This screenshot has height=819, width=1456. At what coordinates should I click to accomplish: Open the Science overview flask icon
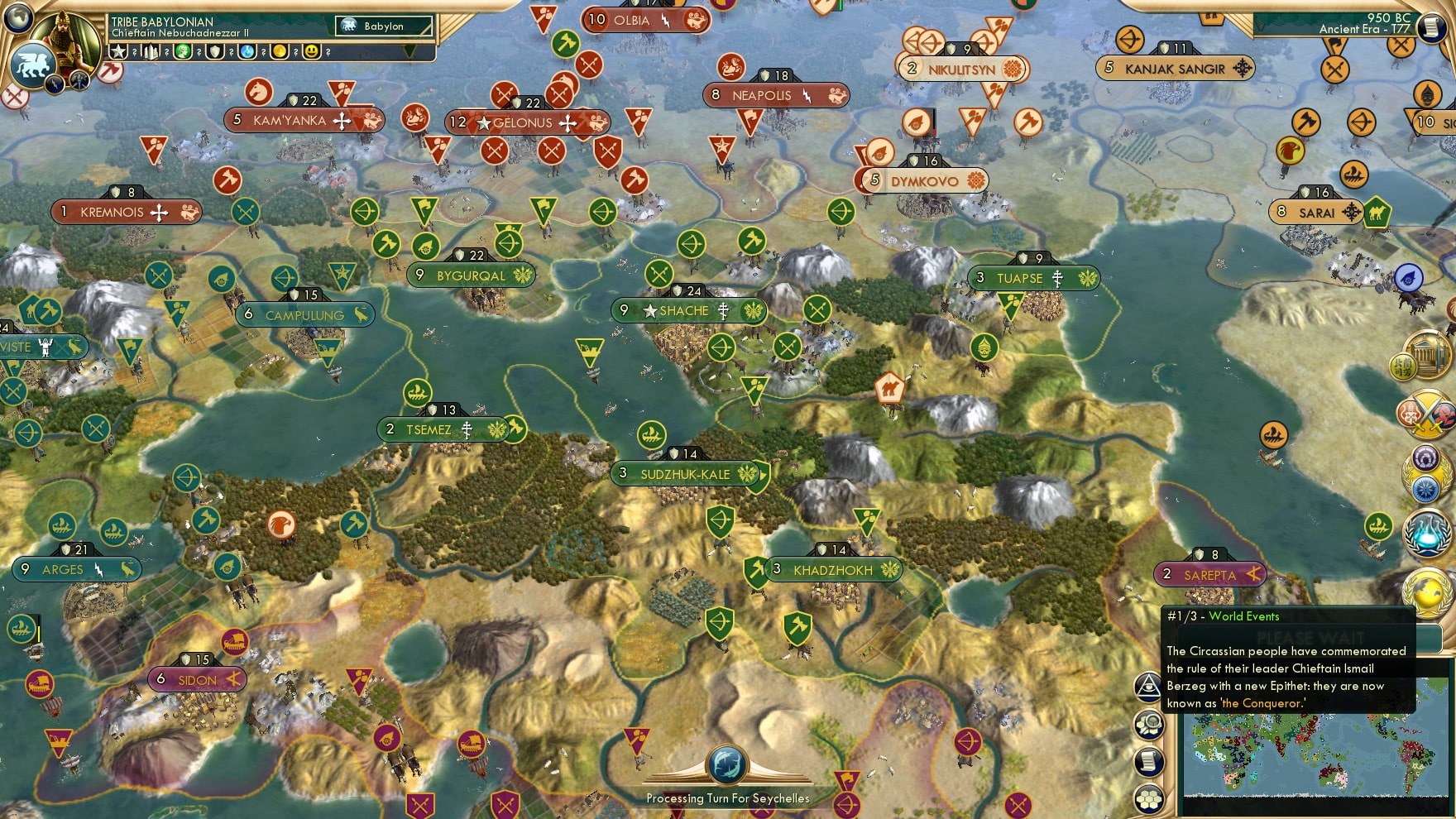pos(1425,533)
